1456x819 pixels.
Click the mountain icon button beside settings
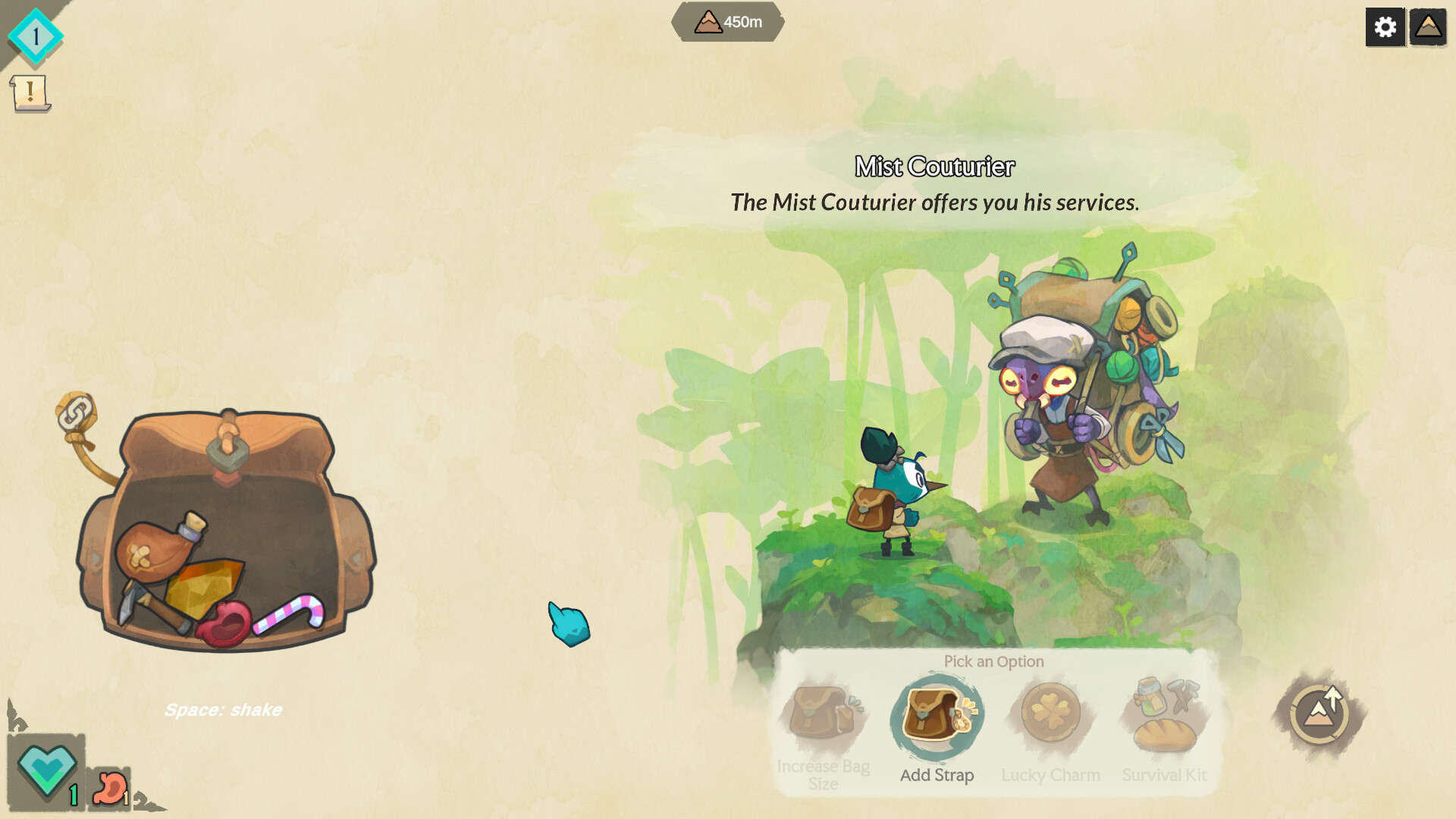[x=1428, y=27]
